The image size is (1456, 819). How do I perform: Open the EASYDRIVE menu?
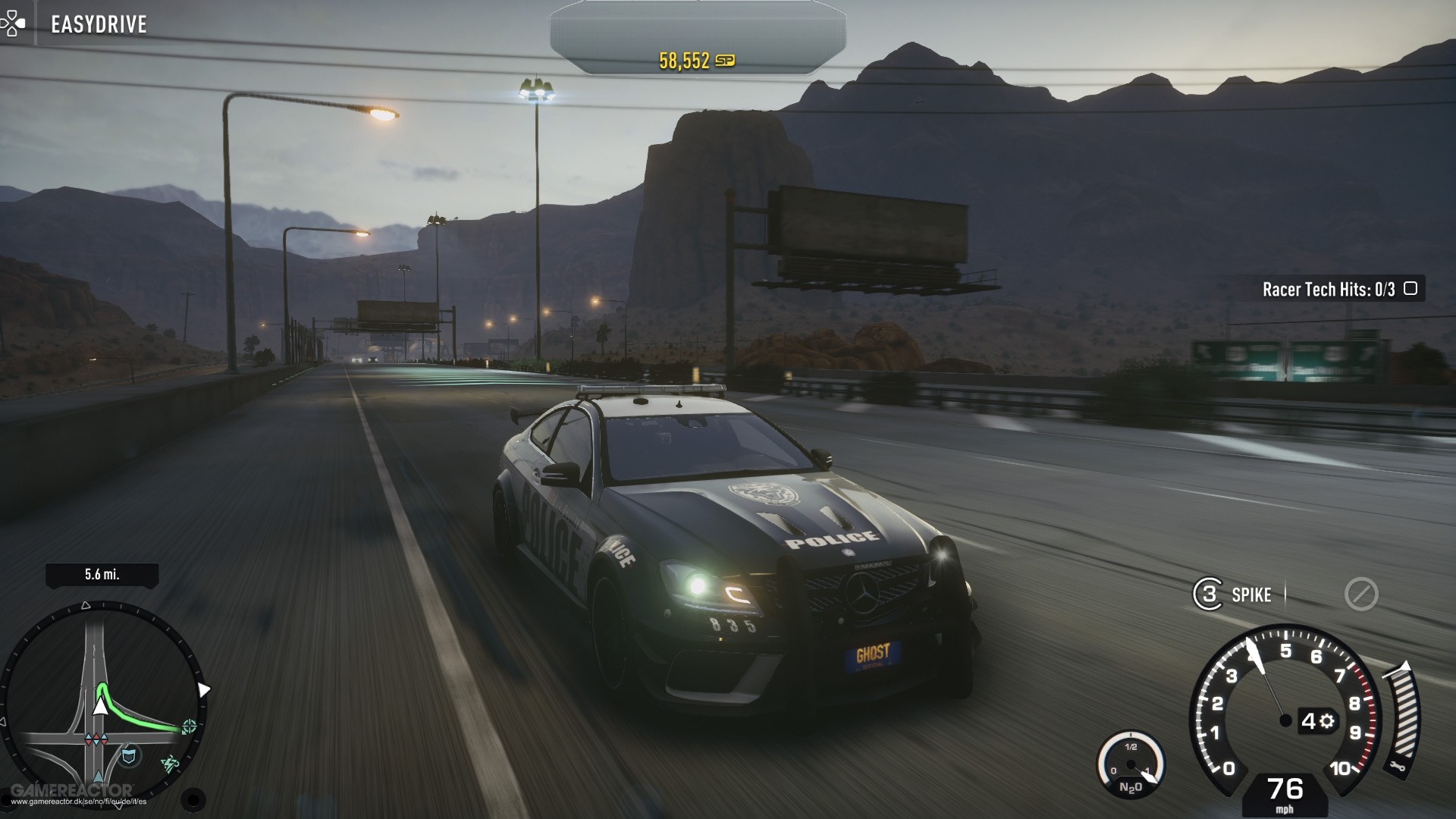[98, 24]
